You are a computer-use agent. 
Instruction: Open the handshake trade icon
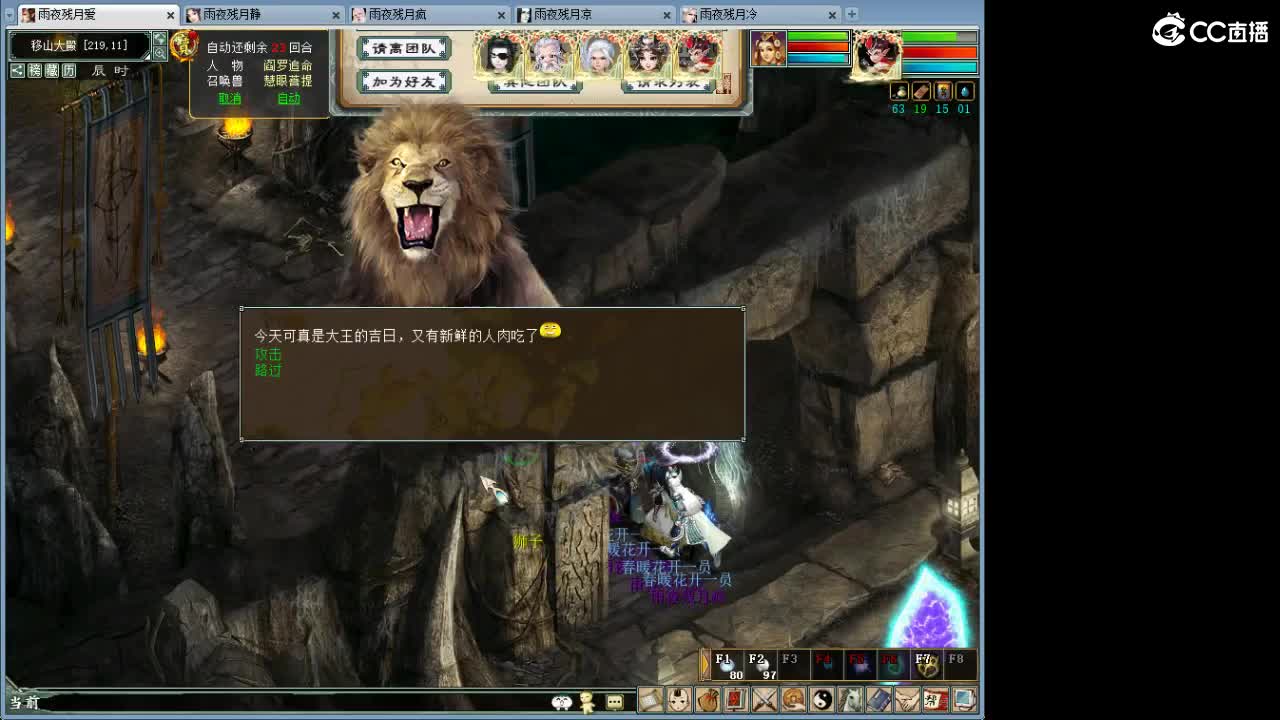(906, 700)
